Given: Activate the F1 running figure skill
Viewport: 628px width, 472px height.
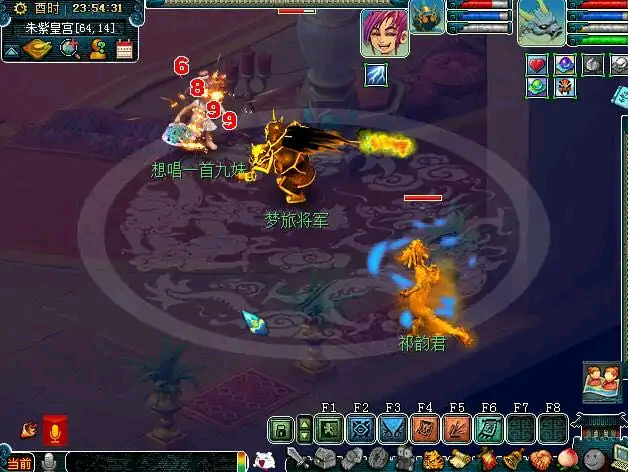Looking at the screenshot, I should (329, 430).
